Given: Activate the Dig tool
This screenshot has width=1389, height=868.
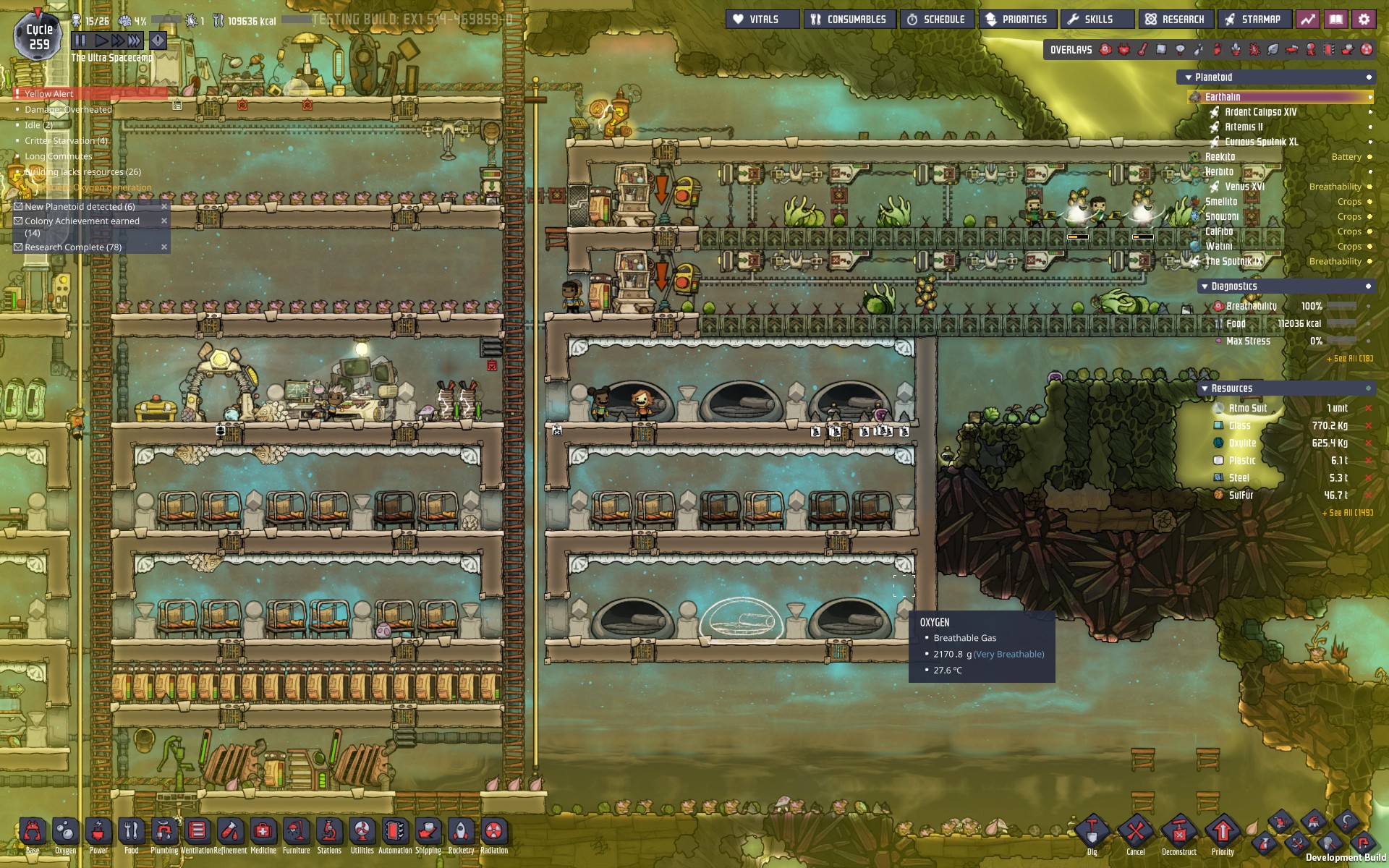Looking at the screenshot, I should click(x=1092, y=833).
